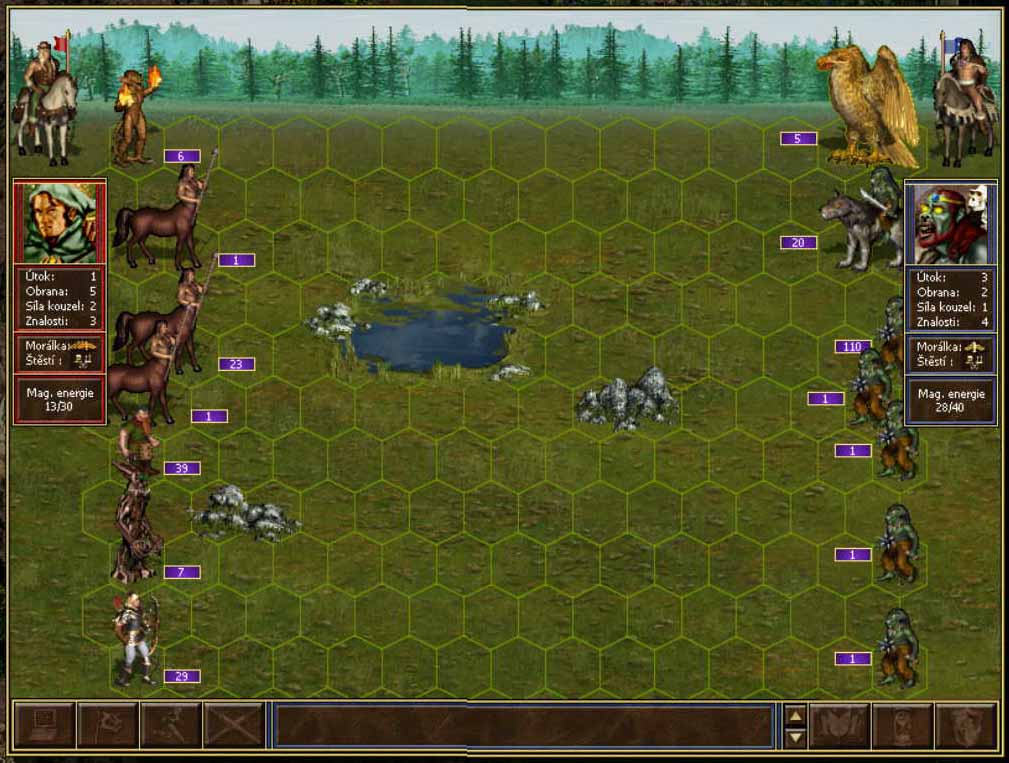Select the torch-bearing stack of 6
The image size is (1009, 763).
pos(133,118)
